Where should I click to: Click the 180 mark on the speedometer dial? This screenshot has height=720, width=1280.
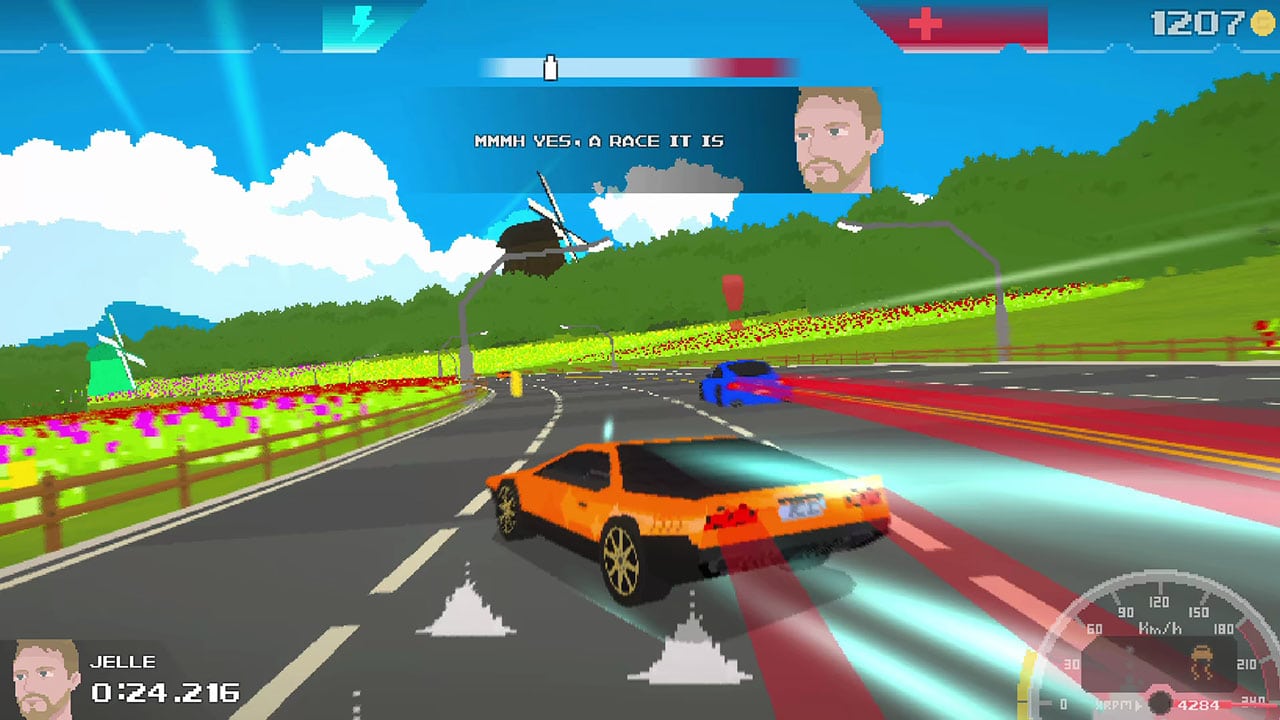tap(1223, 627)
